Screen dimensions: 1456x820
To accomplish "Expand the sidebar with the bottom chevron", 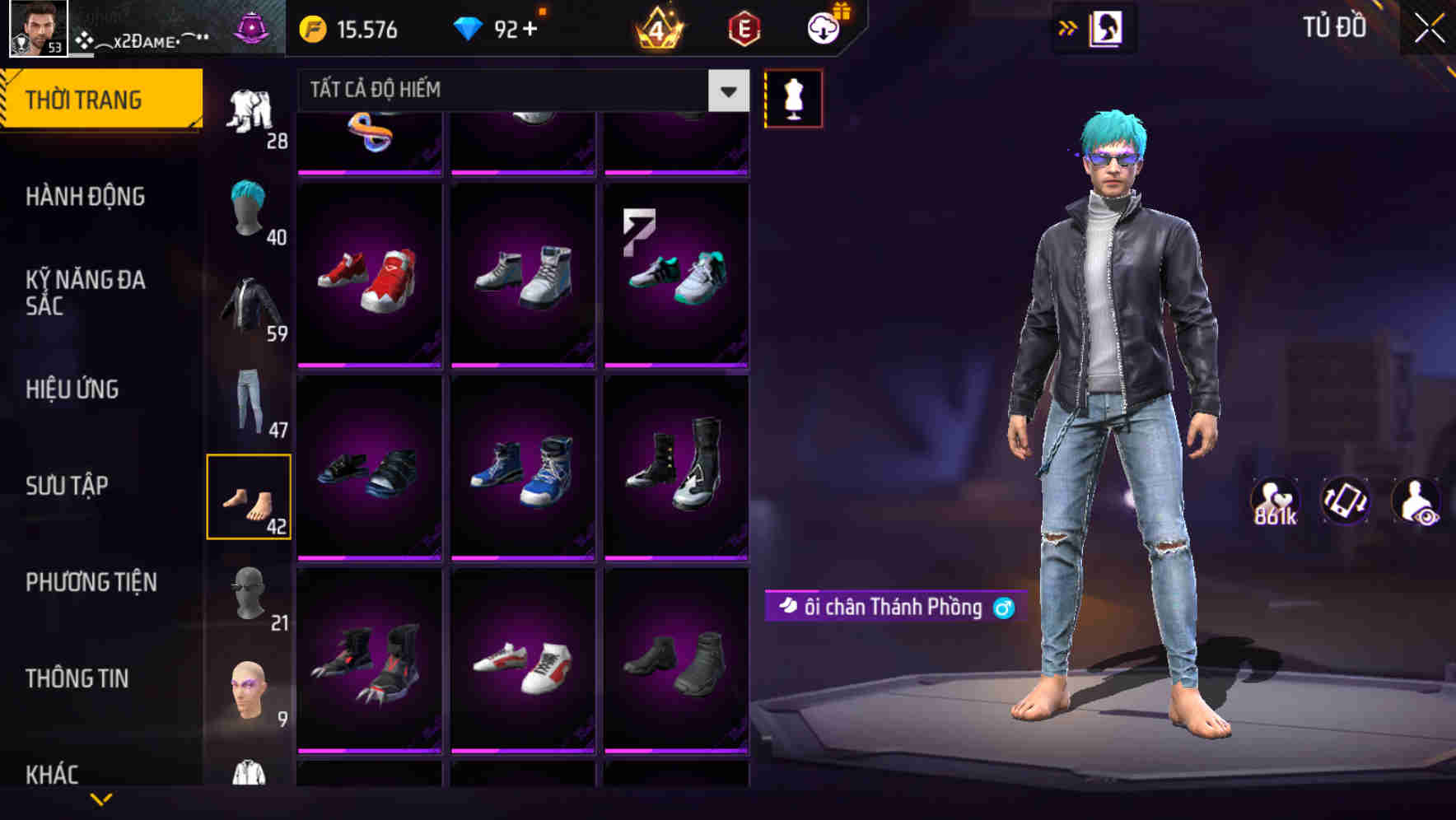I will (x=101, y=801).
